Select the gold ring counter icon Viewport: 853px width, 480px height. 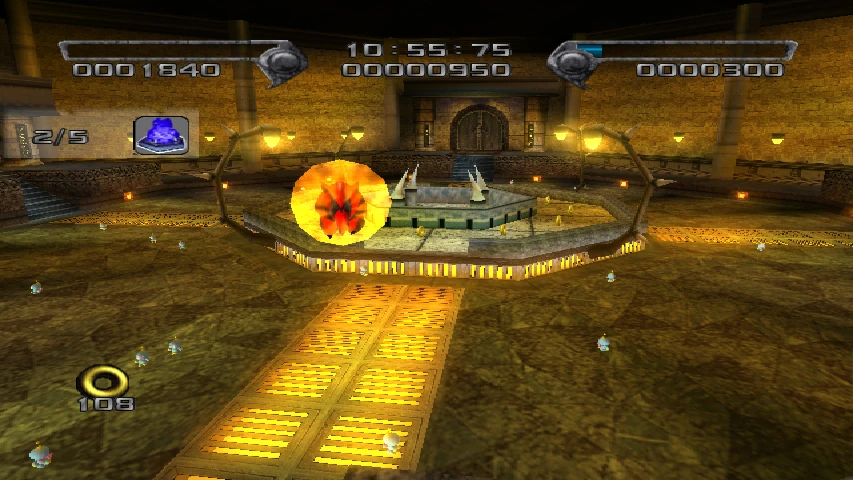[104, 380]
